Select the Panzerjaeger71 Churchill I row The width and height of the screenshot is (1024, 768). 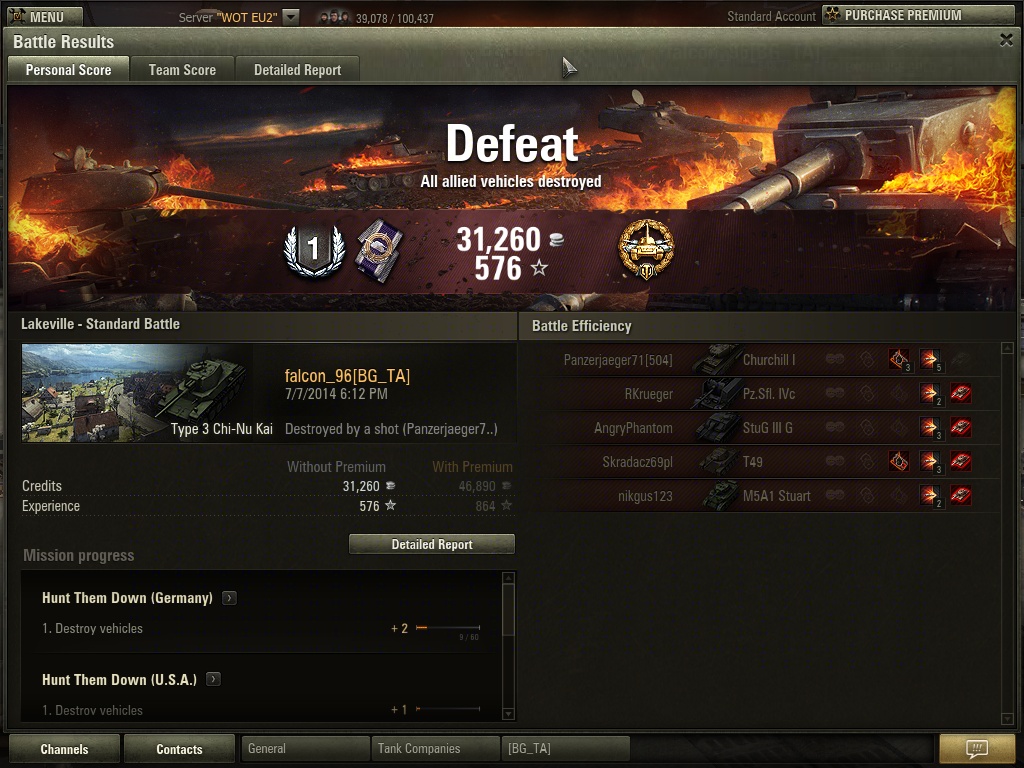(x=760, y=360)
